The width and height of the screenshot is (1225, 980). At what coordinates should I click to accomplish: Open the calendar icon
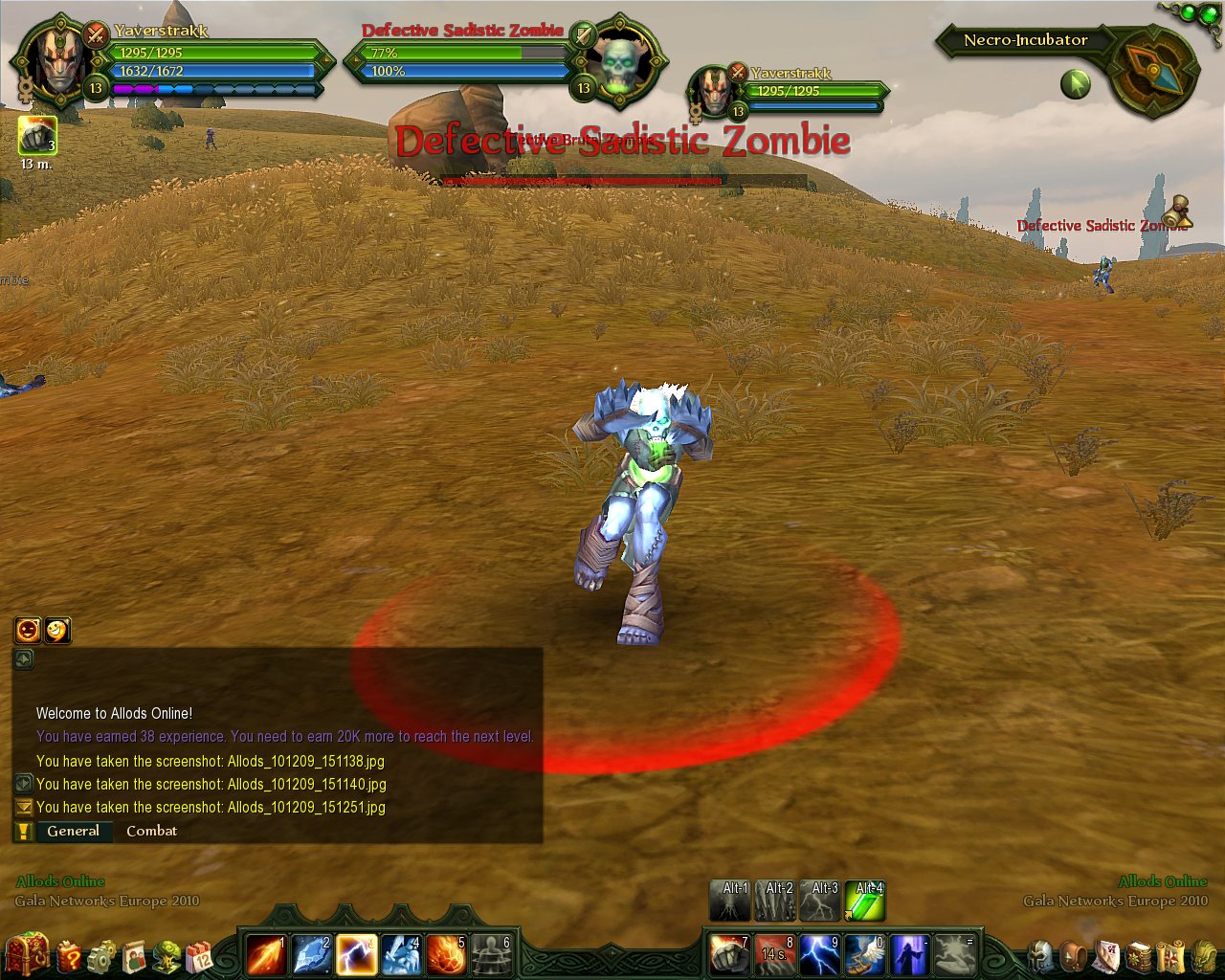(x=200, y=955)
